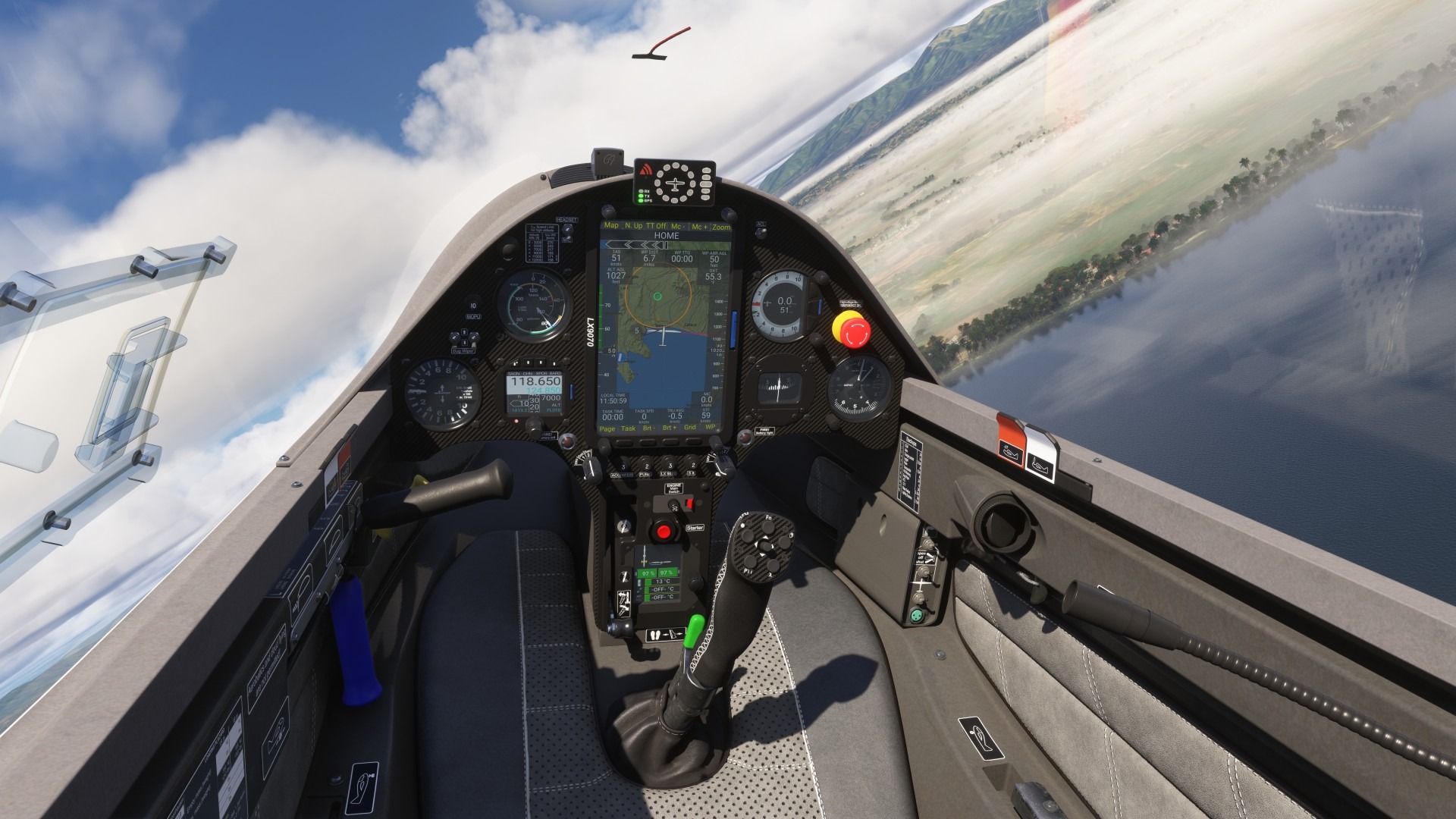Select the Map softkey on the LX9070

coord(611,226)
